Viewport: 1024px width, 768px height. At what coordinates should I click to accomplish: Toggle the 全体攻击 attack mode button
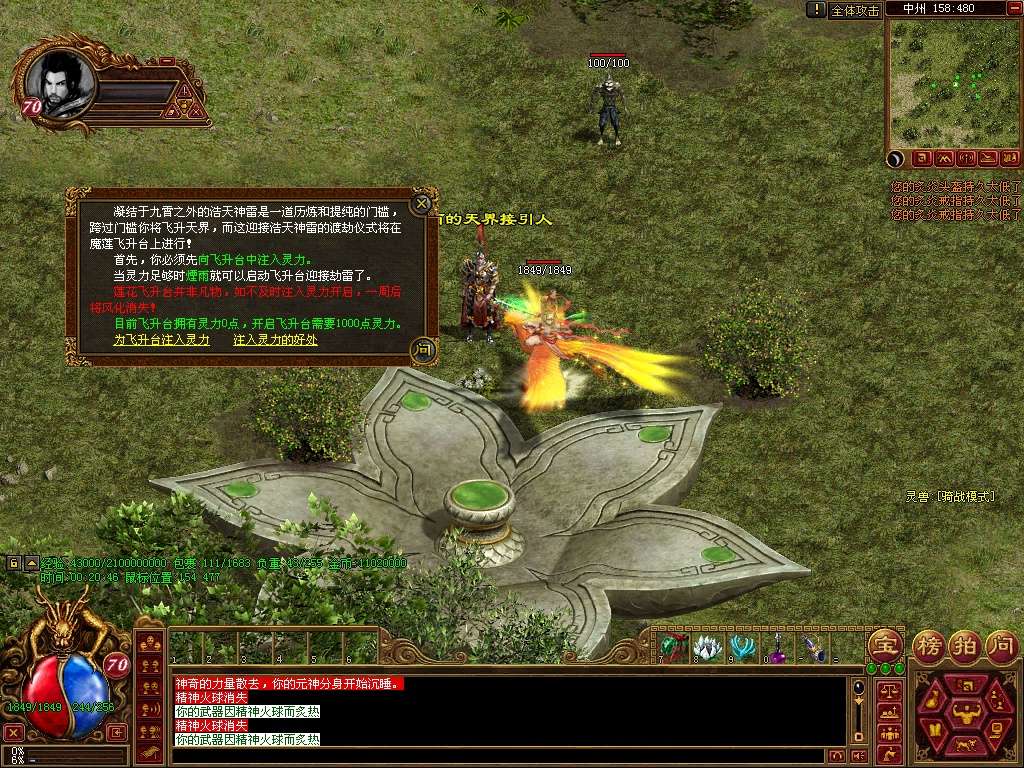pyautogui.click(x=856, y=10)
